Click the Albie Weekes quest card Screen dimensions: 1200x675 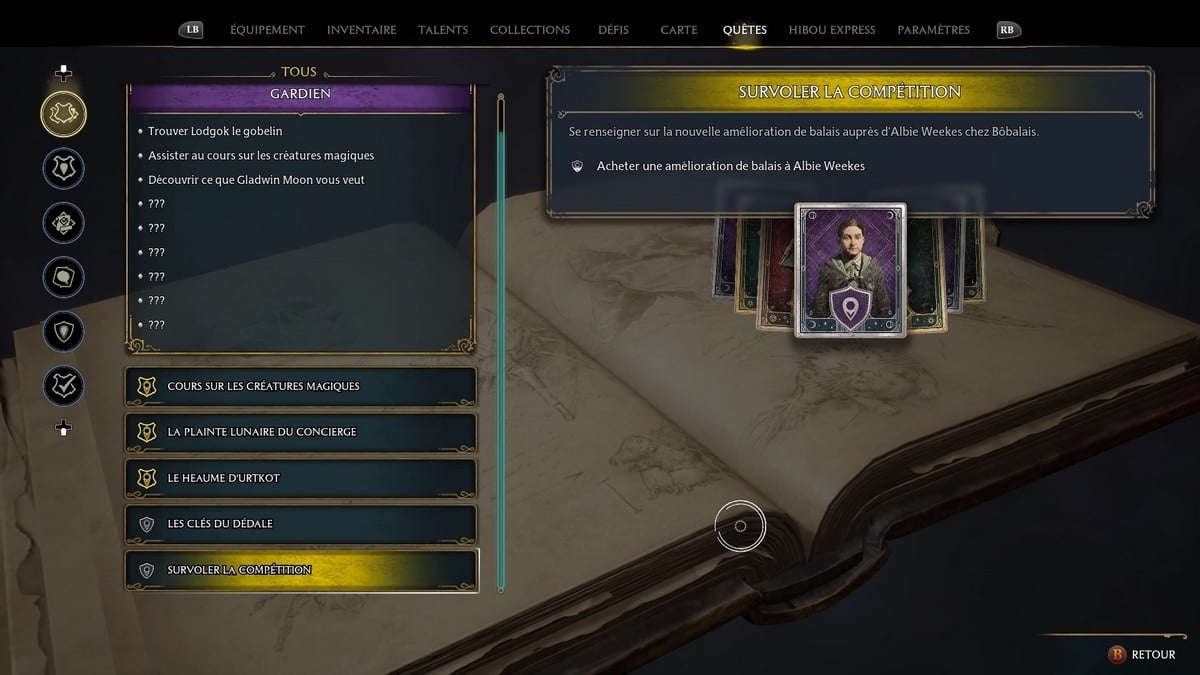tap(850, 270)
